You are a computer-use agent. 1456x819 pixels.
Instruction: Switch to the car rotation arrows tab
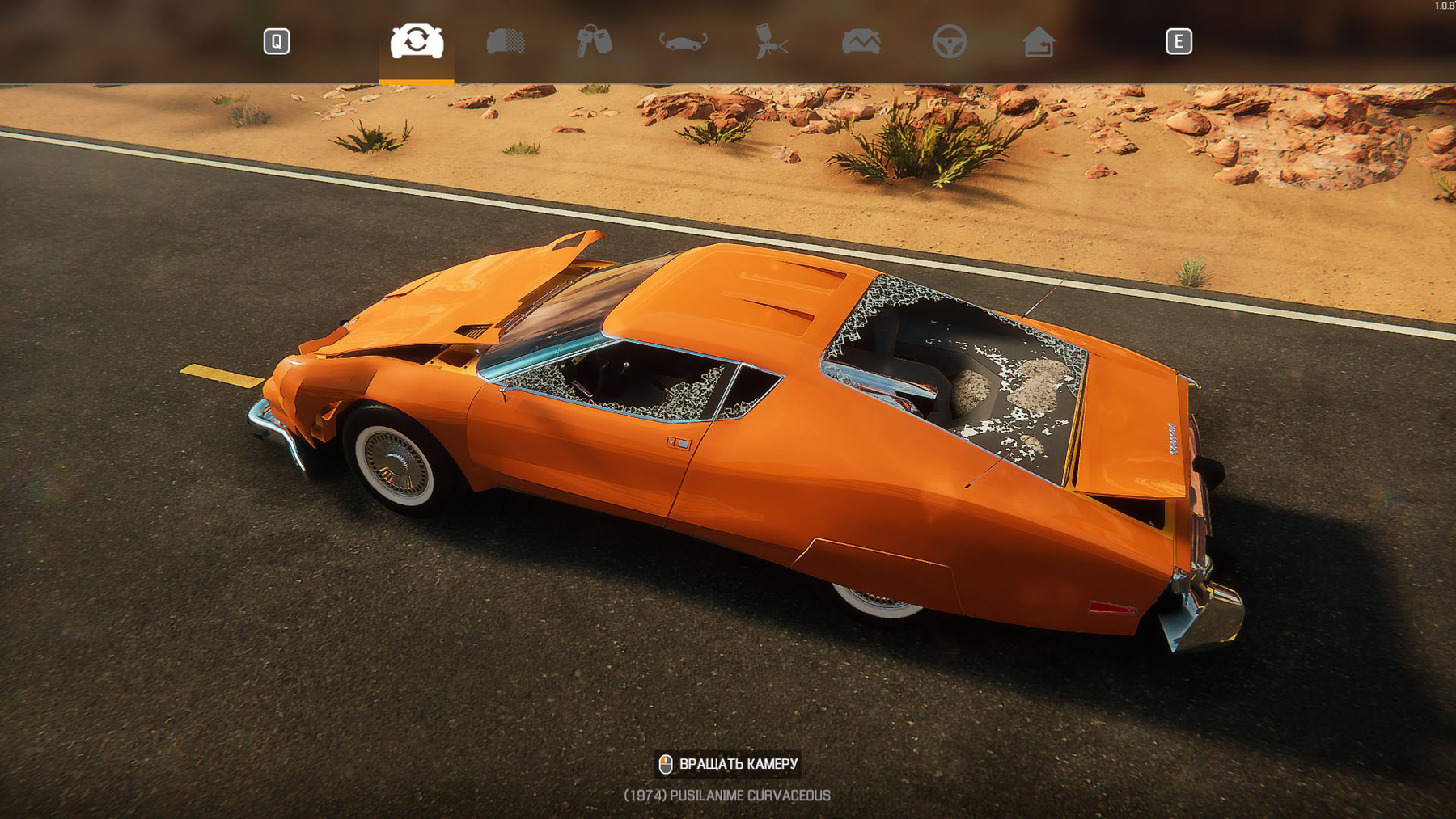(x=684, y=41)
